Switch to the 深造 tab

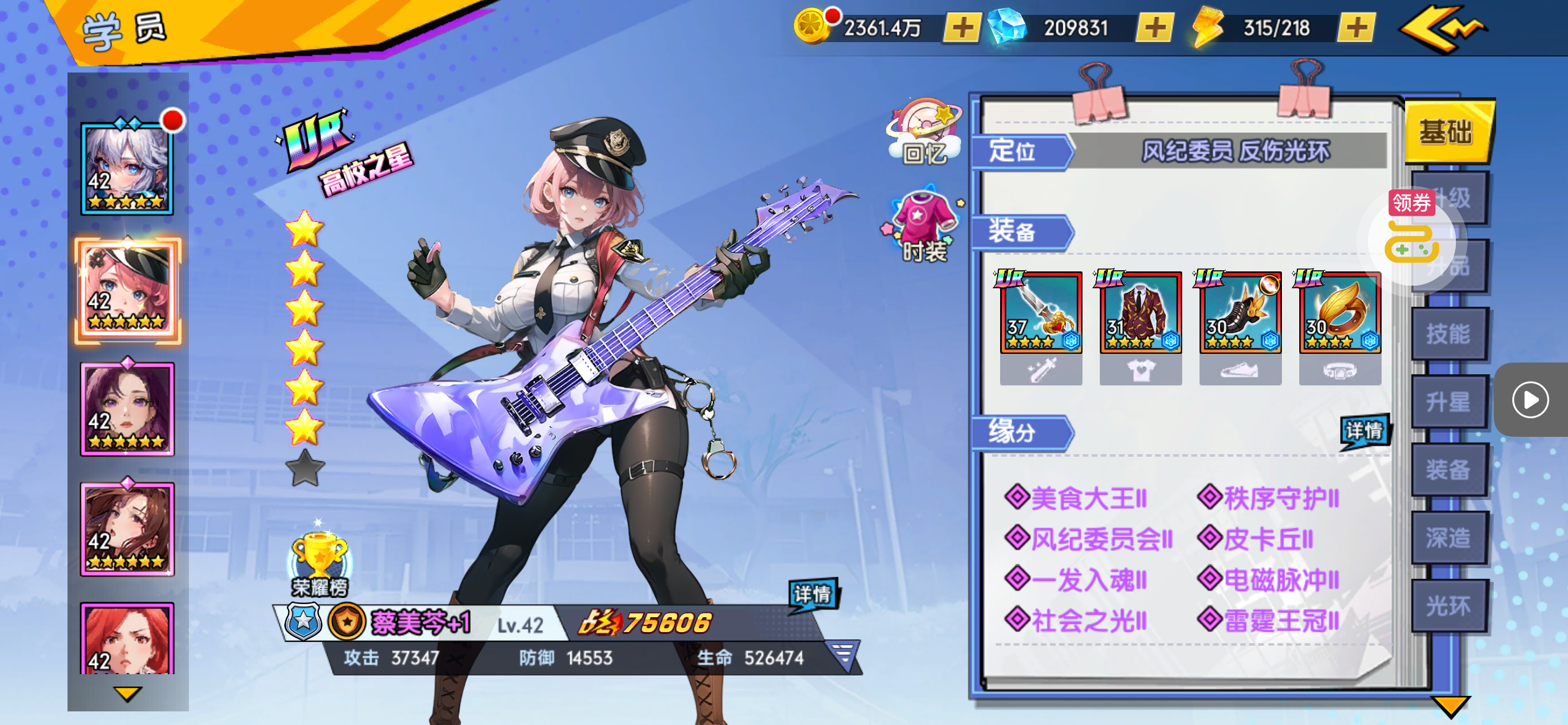click(x=1448, y=538)
